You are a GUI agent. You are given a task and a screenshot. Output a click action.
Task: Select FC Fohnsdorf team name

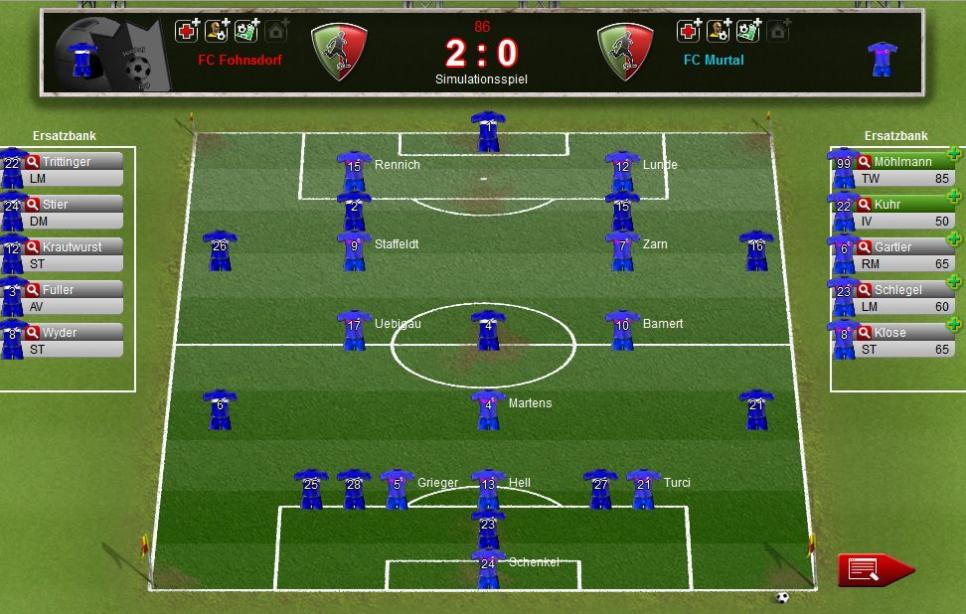pyautogui.click(x=240, y=60)
